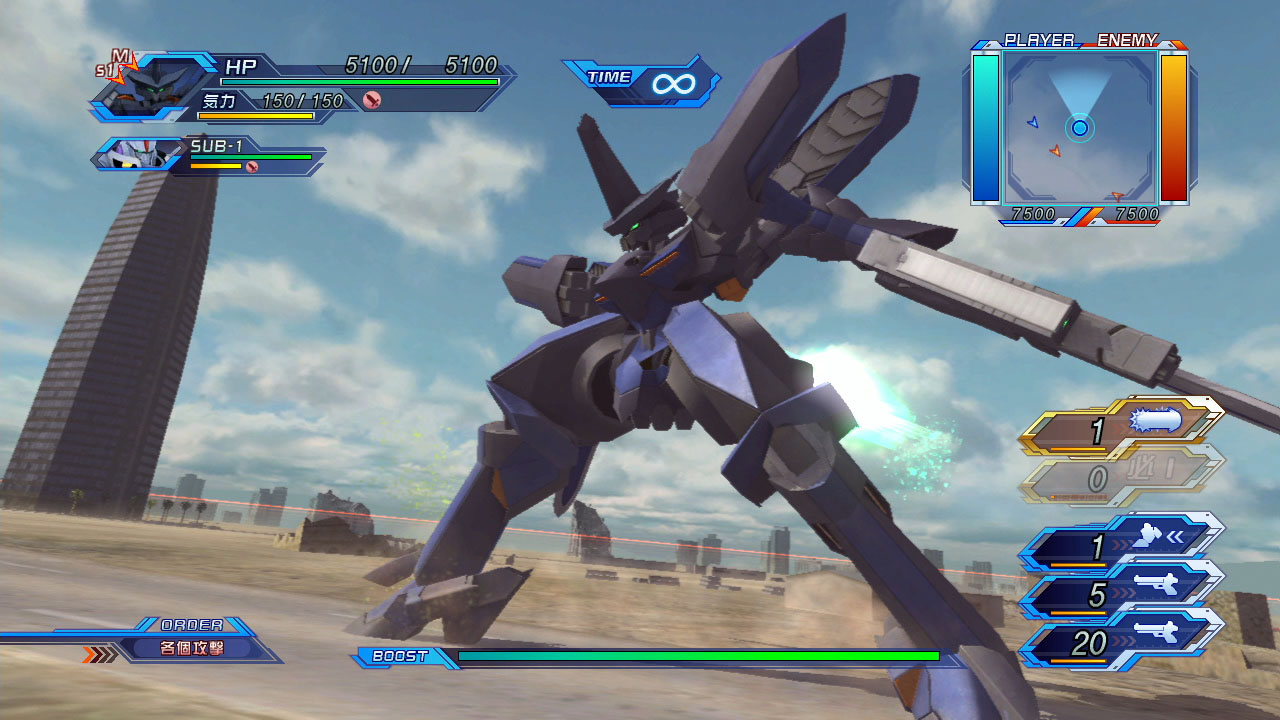Select the player mech portrait
This screenshot has width=1280, height=720.
tap(143, 87)
